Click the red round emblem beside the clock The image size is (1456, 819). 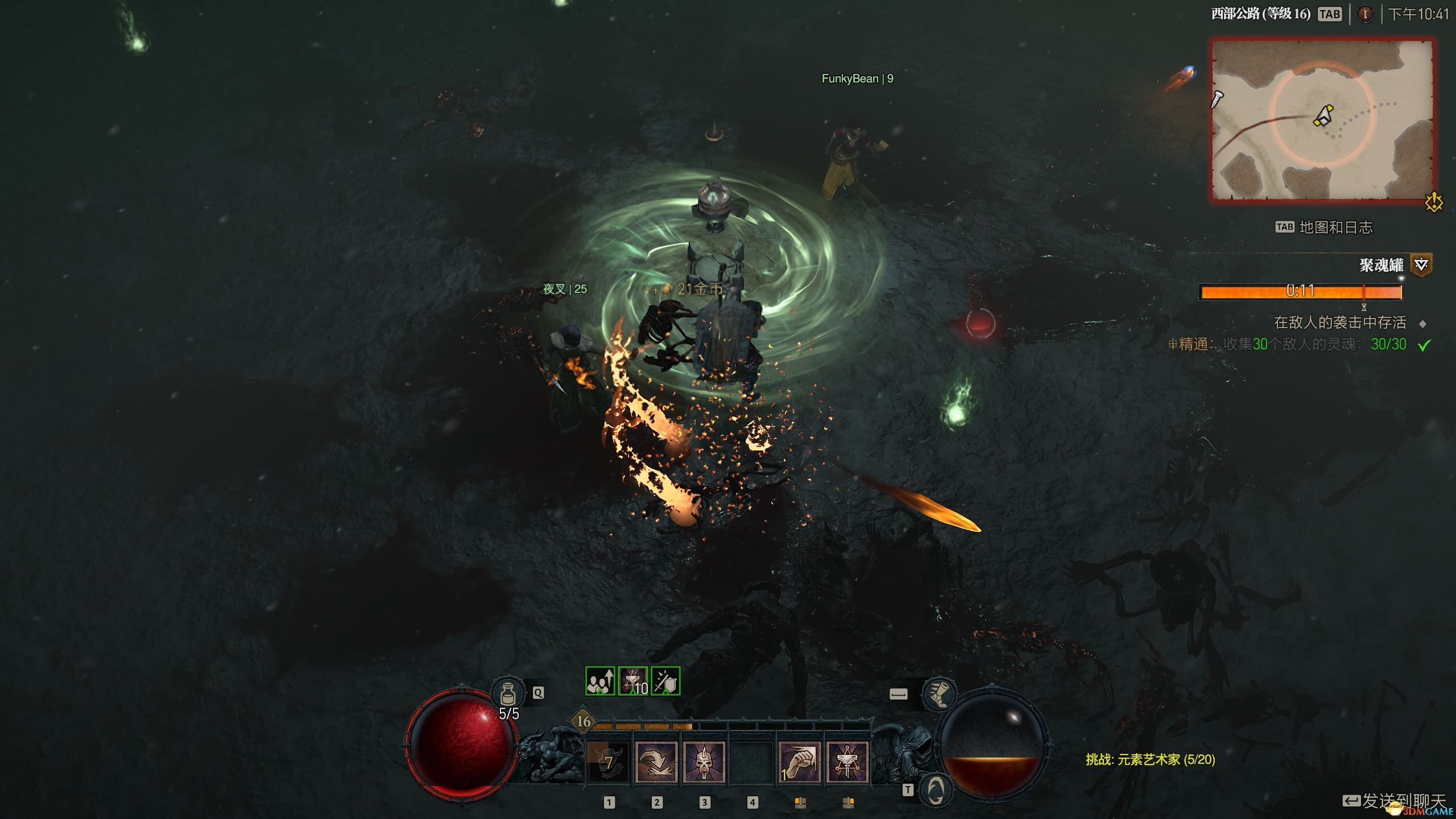tap(1365, 14)
